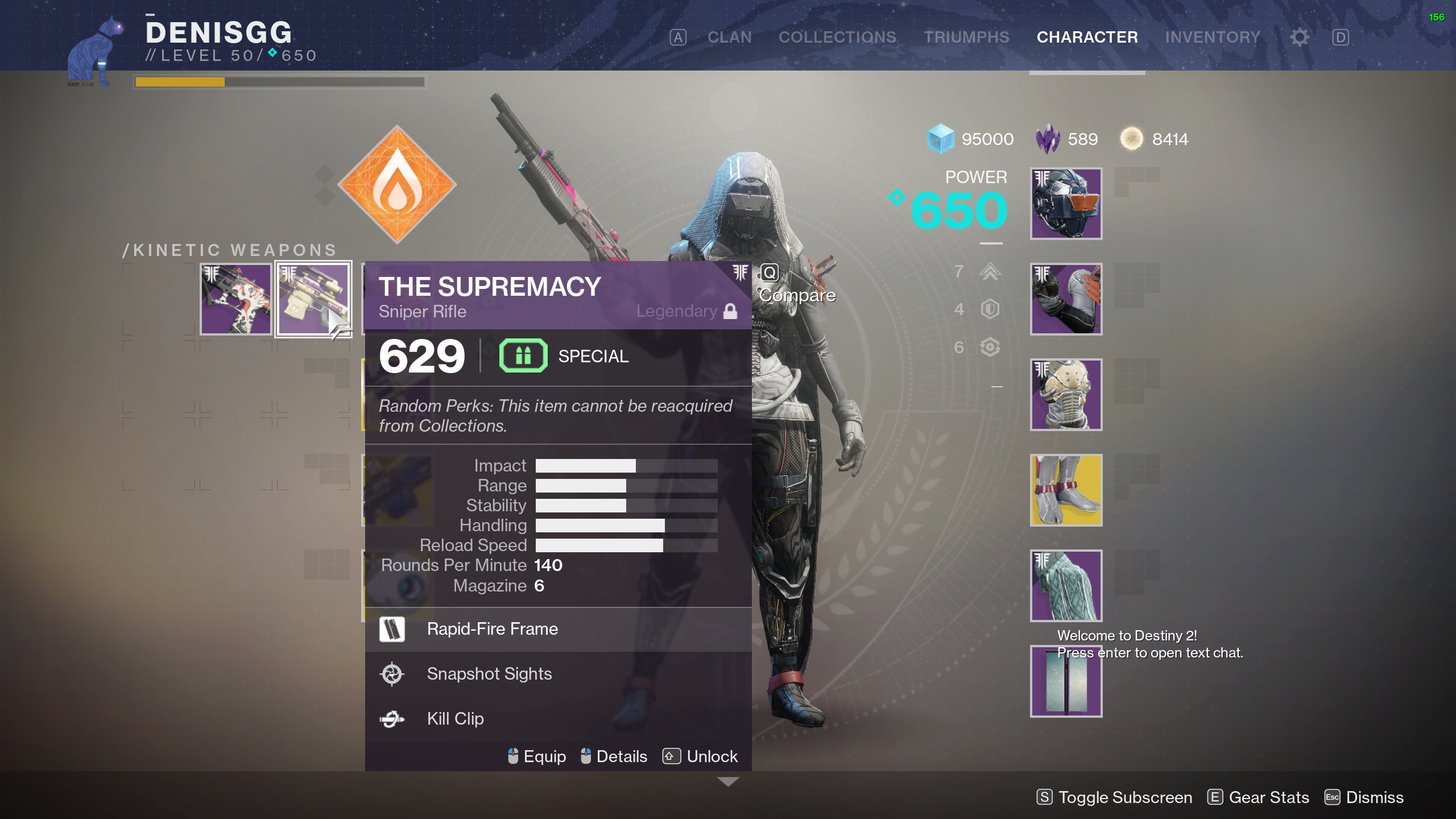Click the level experience progress bar

pyautogui.click(x=280, y=81)
